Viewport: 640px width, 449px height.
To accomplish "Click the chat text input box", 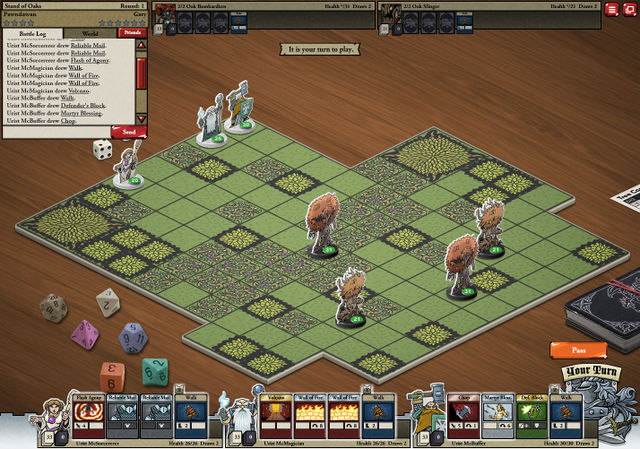I will coord(56,131).
